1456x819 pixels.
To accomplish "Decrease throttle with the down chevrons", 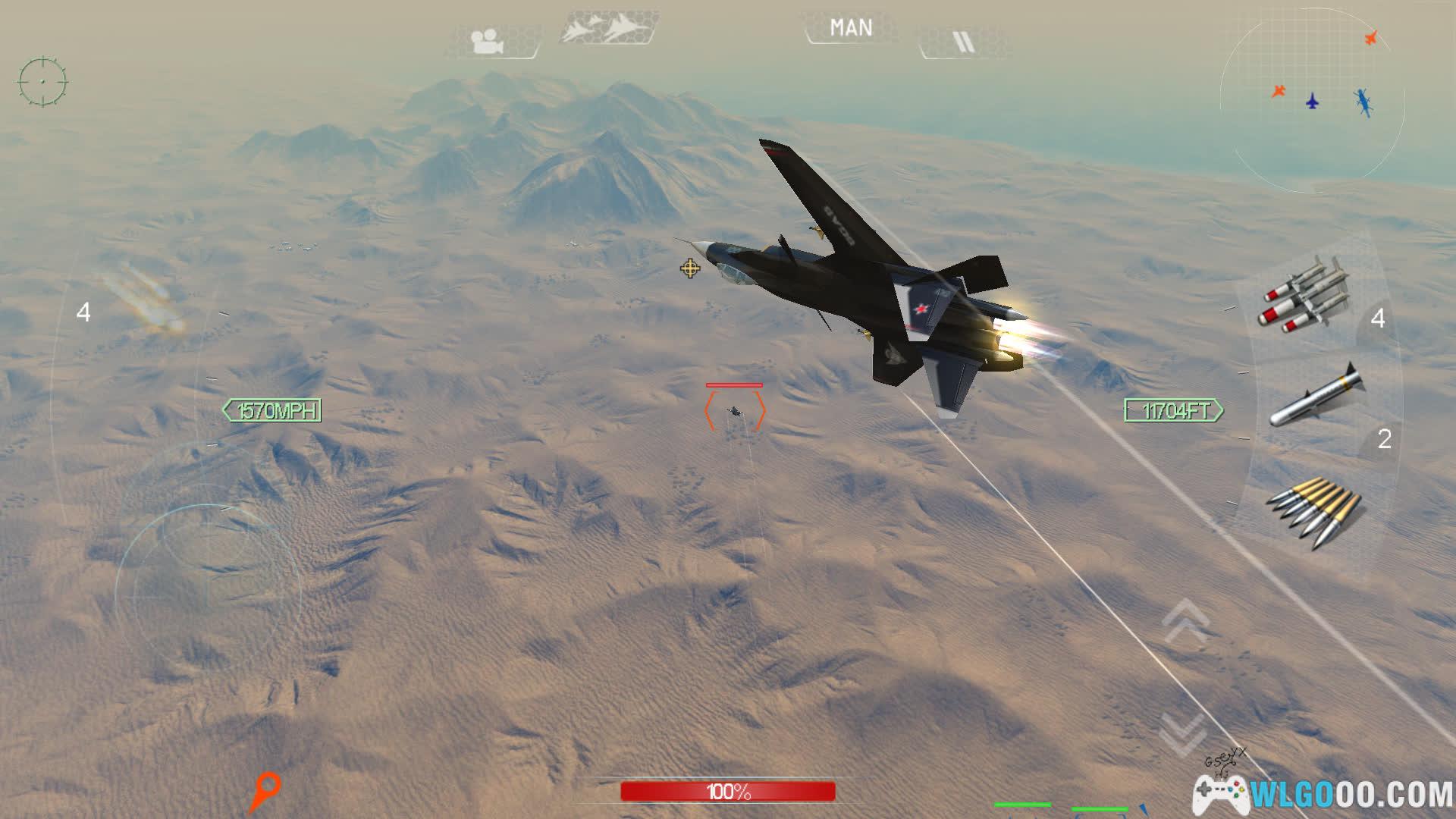I will point(1182,731).
